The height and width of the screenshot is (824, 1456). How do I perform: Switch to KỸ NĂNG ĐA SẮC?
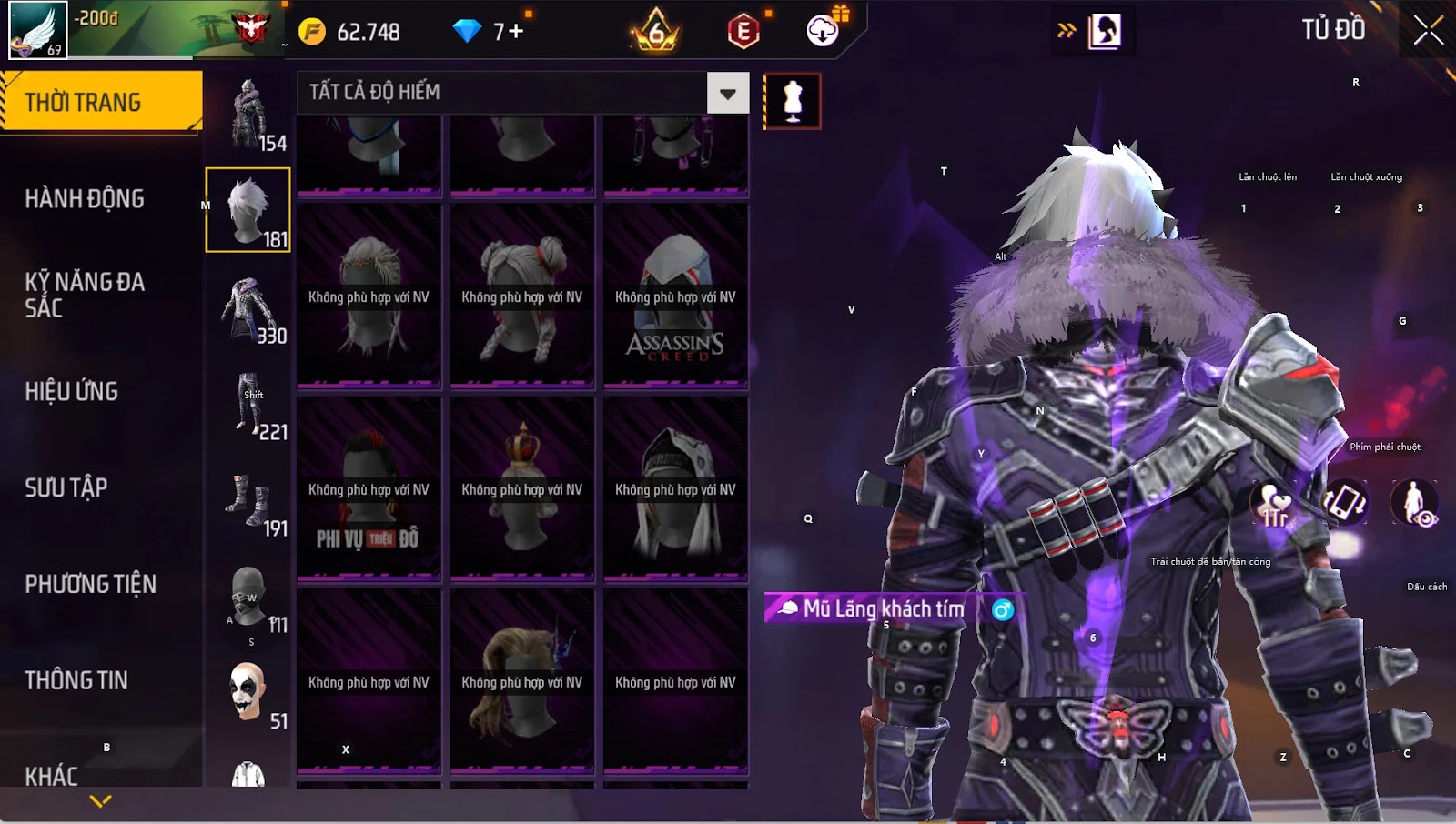click(85, 295)
